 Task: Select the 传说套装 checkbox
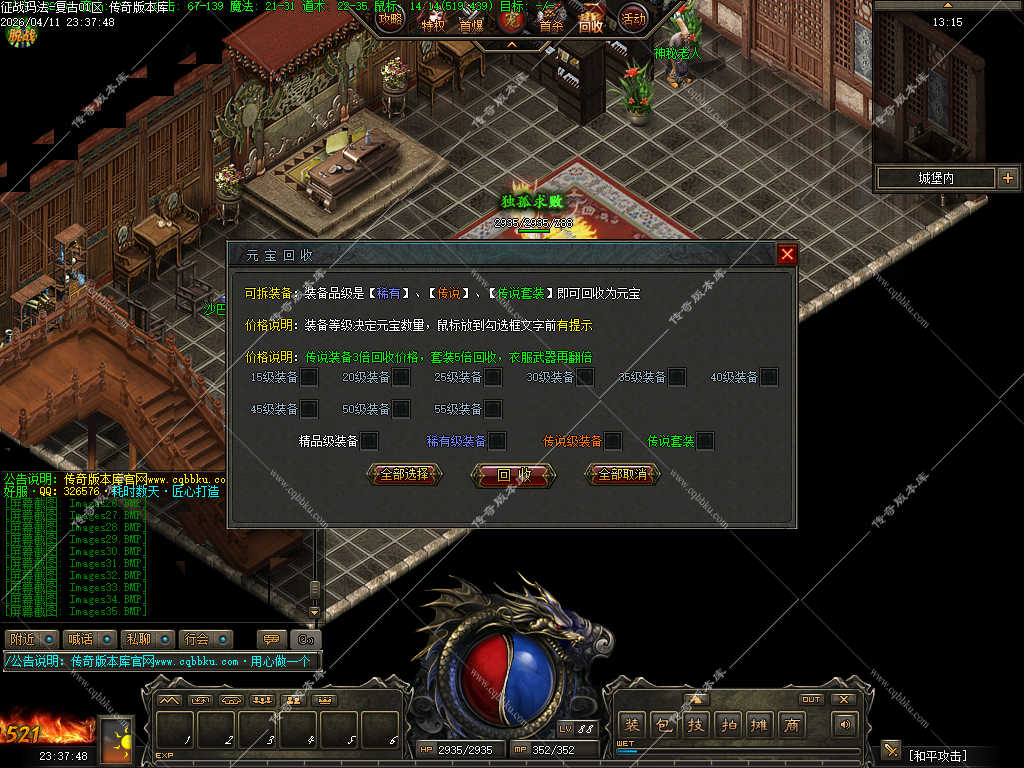705,441
